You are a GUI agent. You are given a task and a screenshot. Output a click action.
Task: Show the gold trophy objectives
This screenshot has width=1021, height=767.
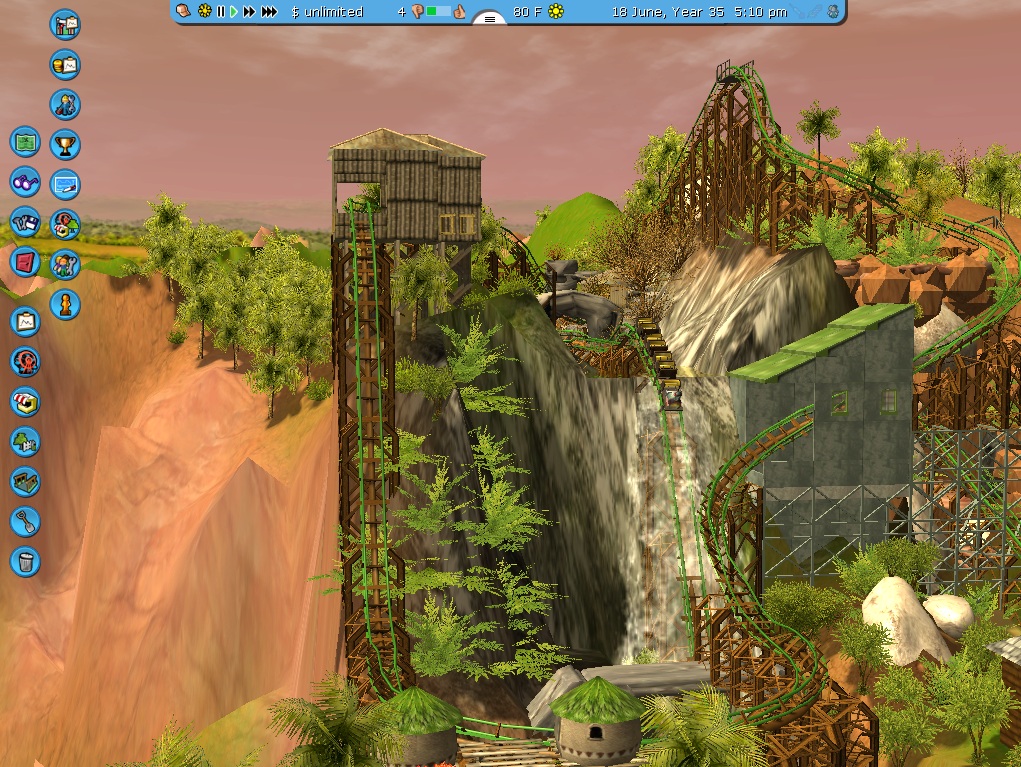click(65, 145)
